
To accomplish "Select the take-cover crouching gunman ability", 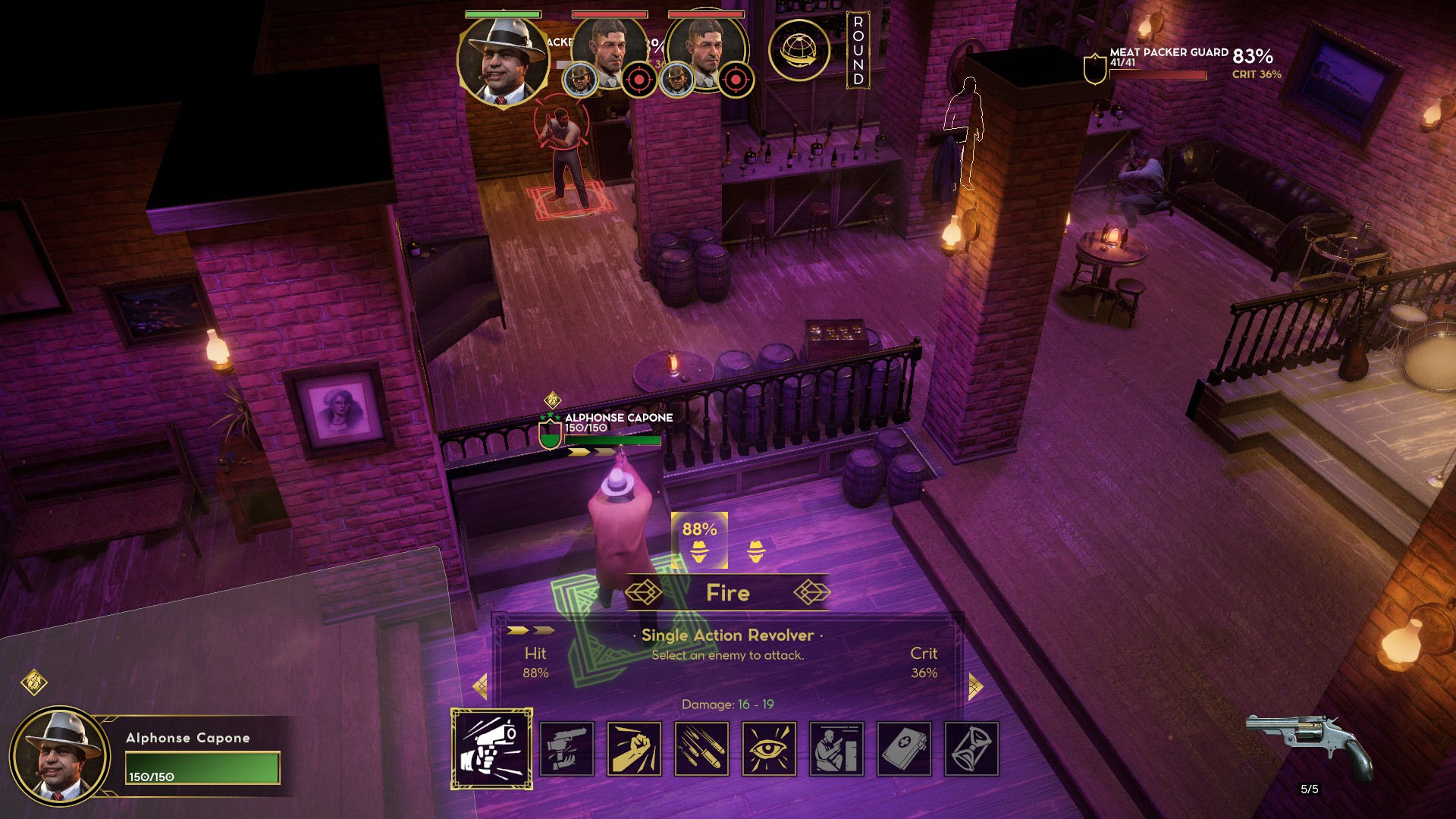I will coord(836,748).
